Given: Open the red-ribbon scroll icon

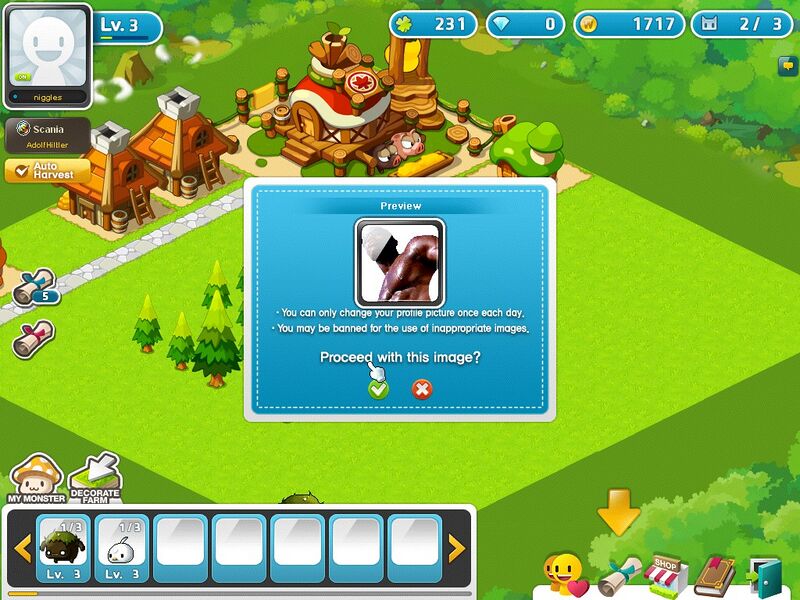Looking at the screenshot, I should [34, 339].
